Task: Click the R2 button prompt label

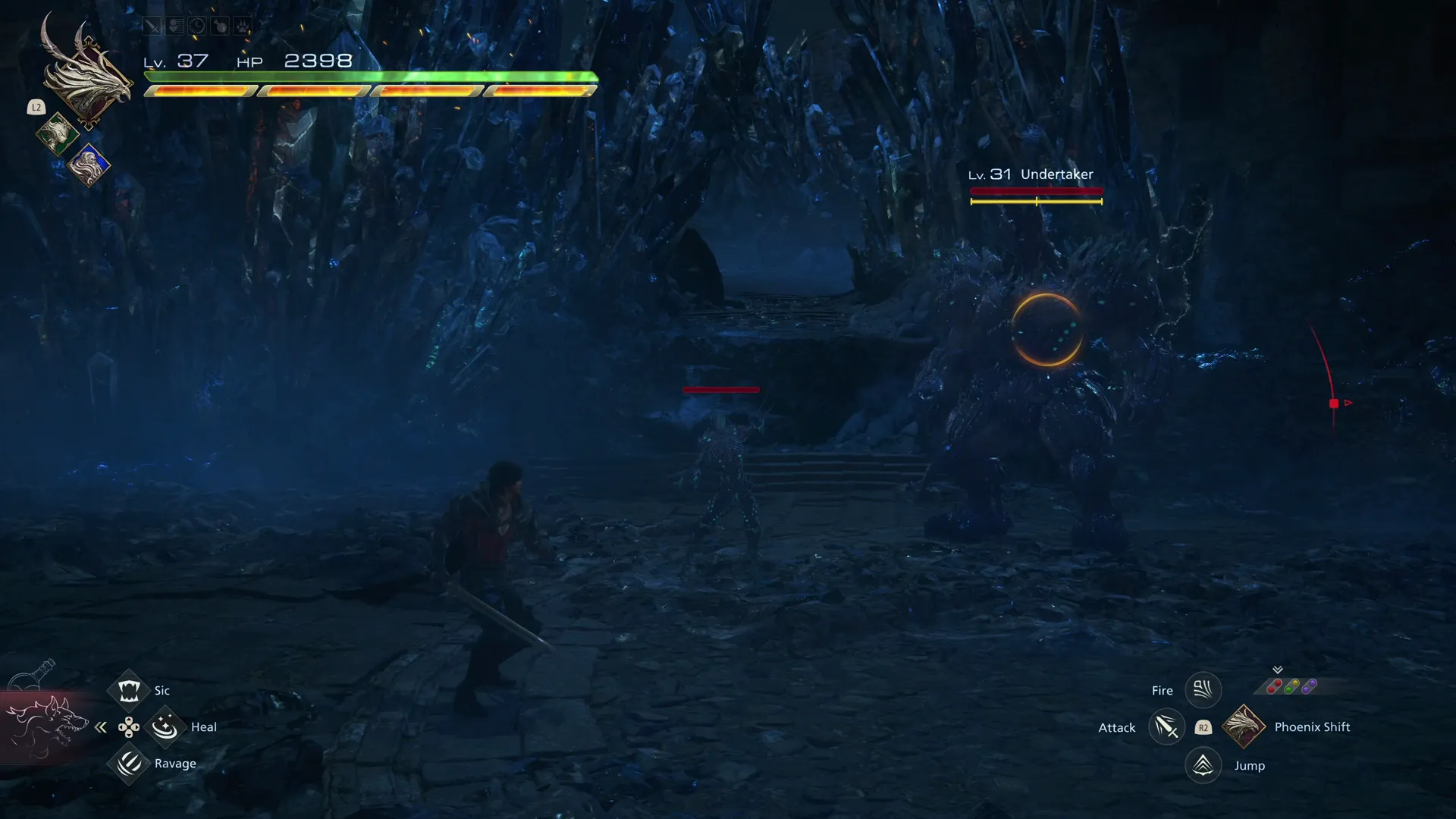Action: [1203, 727]
